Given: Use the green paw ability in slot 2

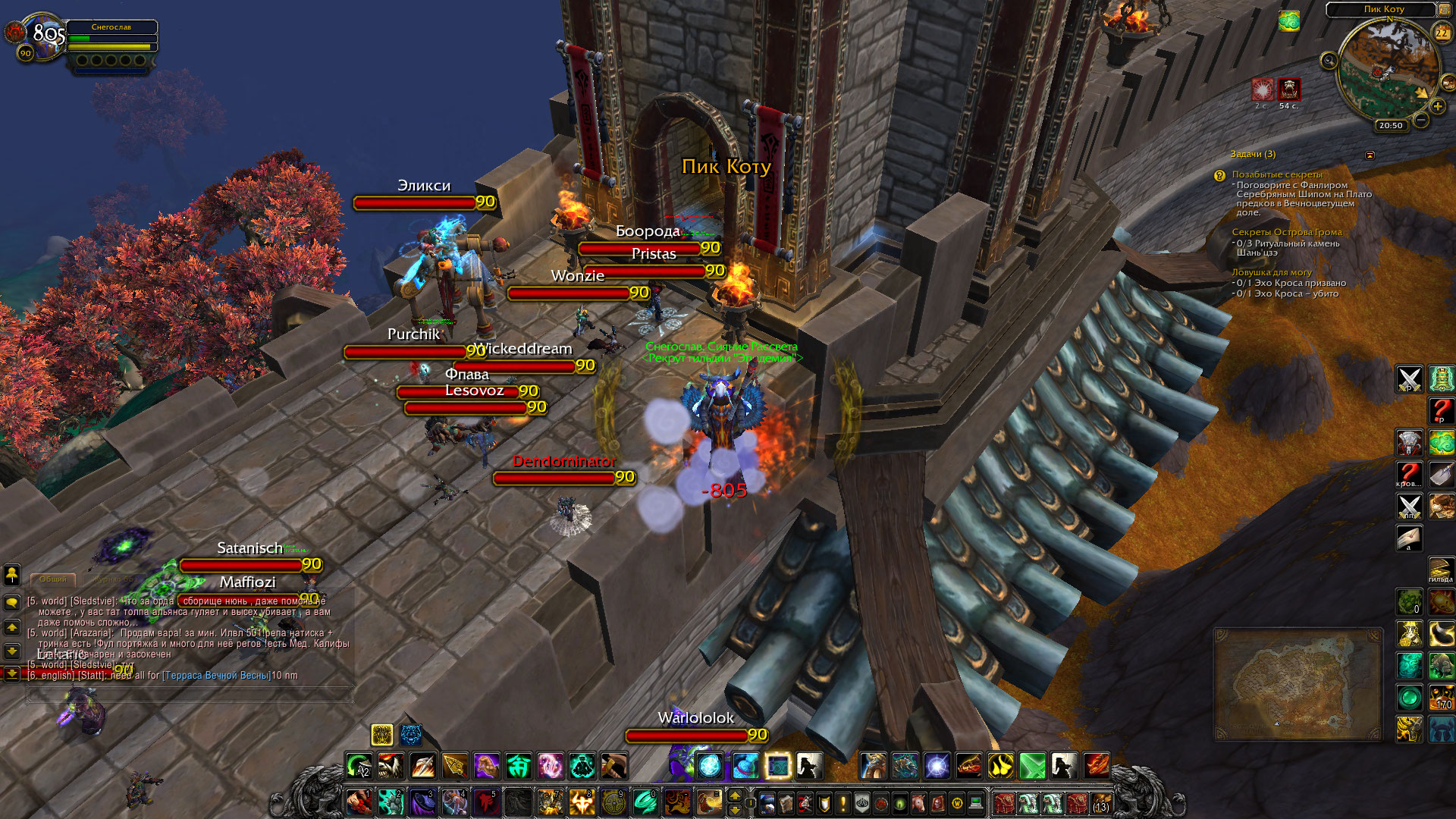Looking at the screenshot, I should pyautogui.click(x=391, y=802).
